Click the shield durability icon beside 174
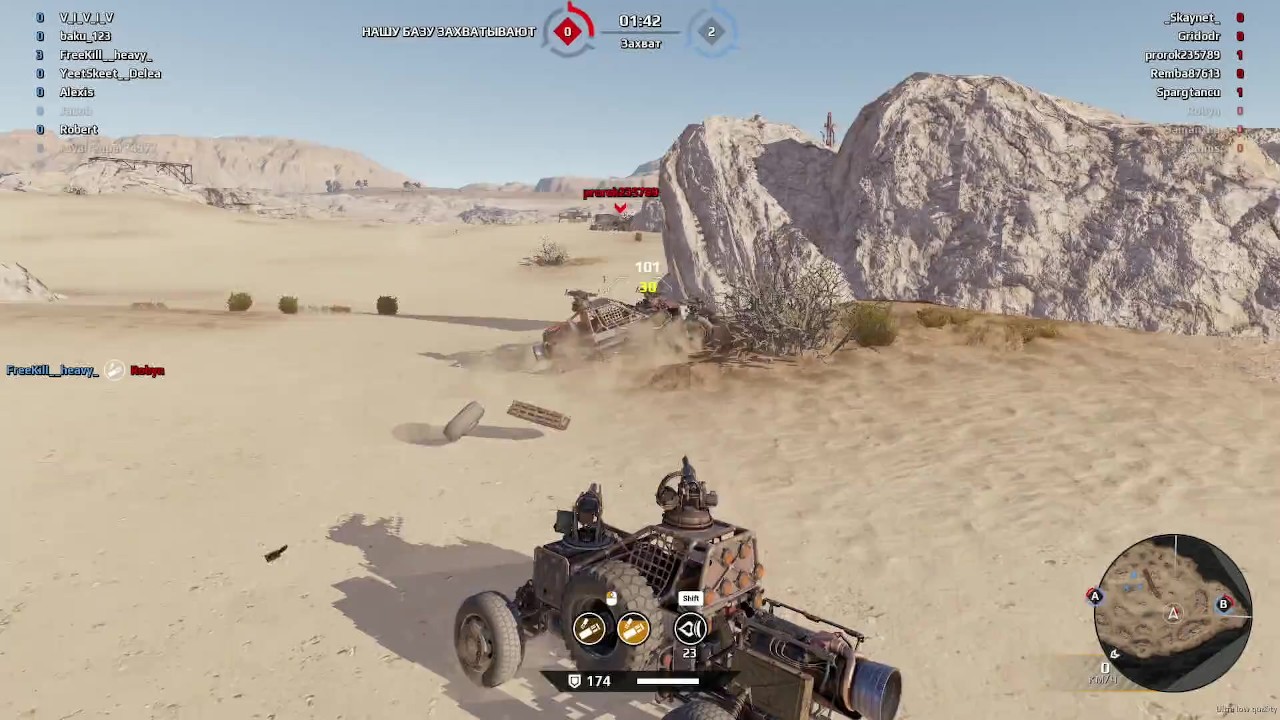The image size is (1280, 720). click(x=574, y=680)
